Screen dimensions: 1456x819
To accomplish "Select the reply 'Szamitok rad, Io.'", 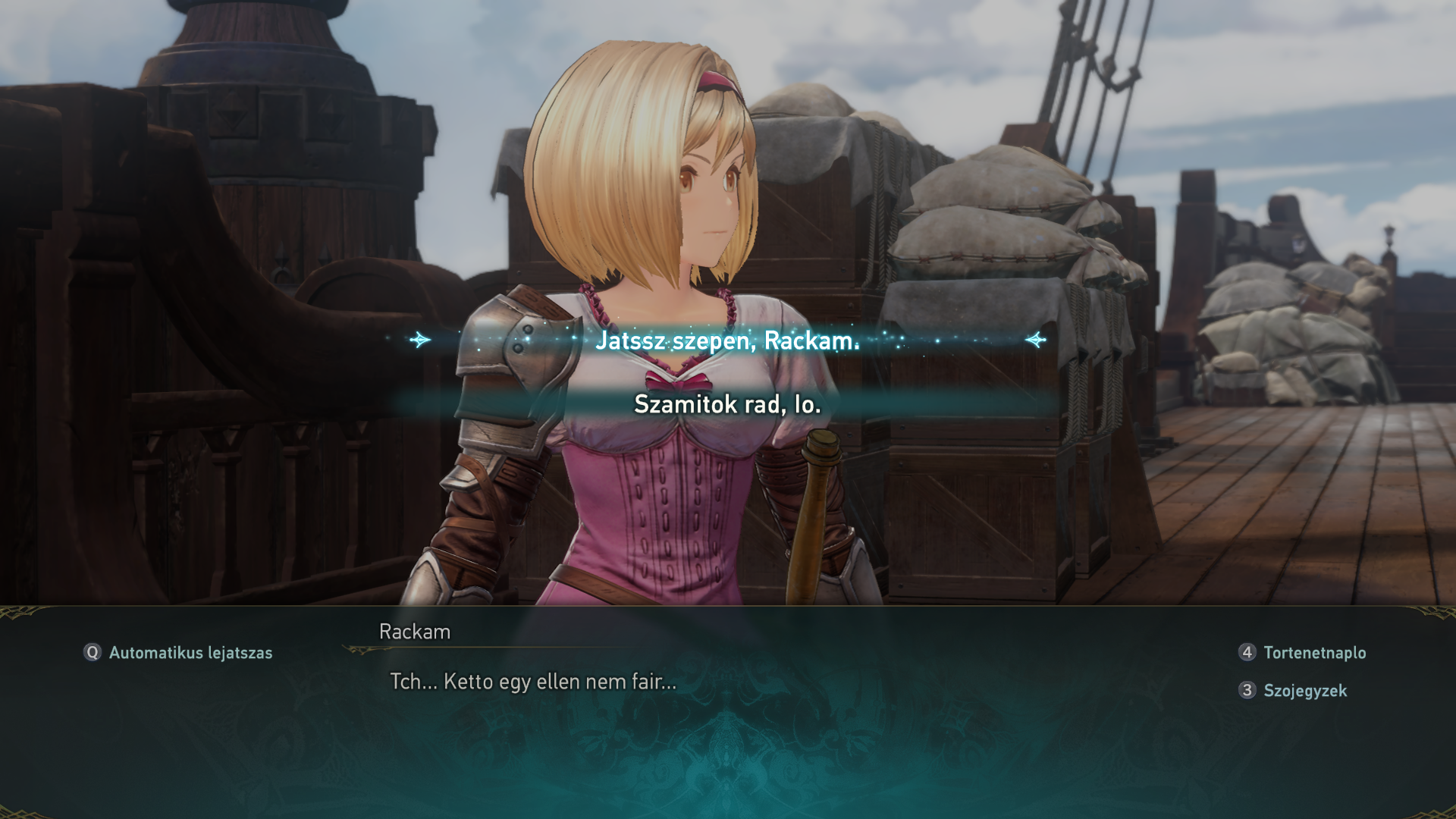I will [727, 404].
